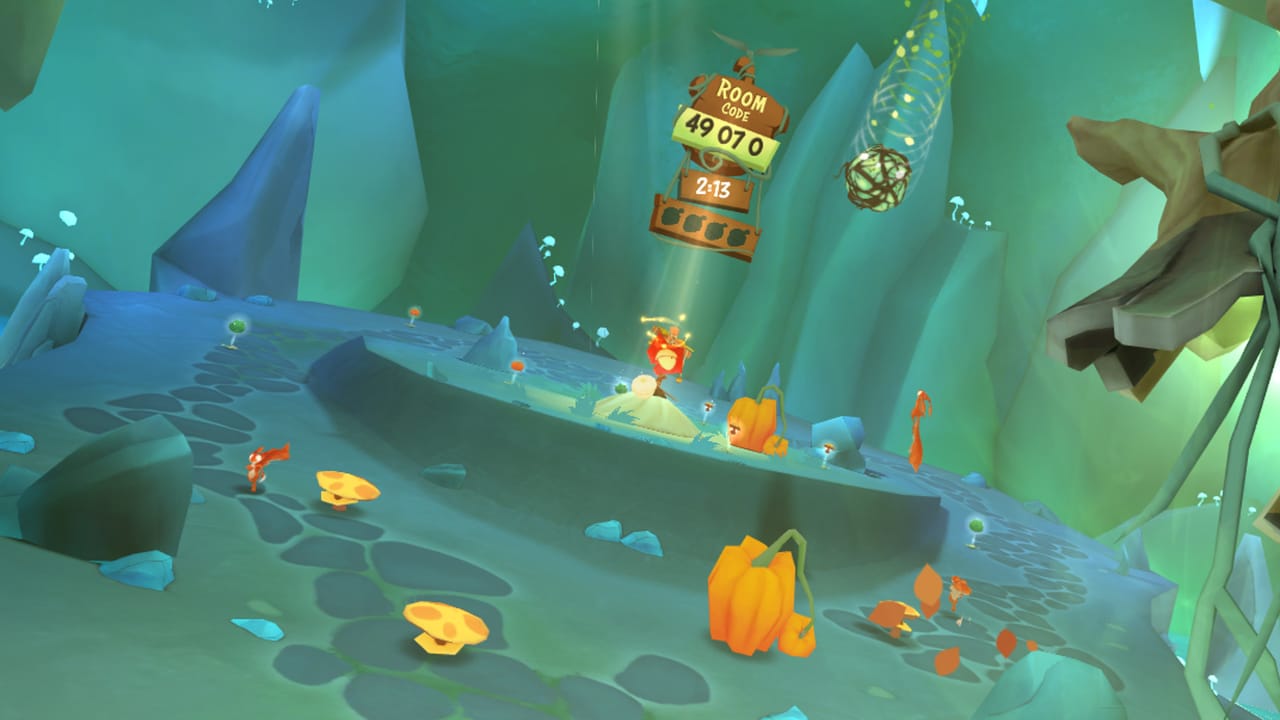Click the fourth squirrel silhouette on the player board
This screenshot has height=720, width=1280.
click(x=737, y=237)
